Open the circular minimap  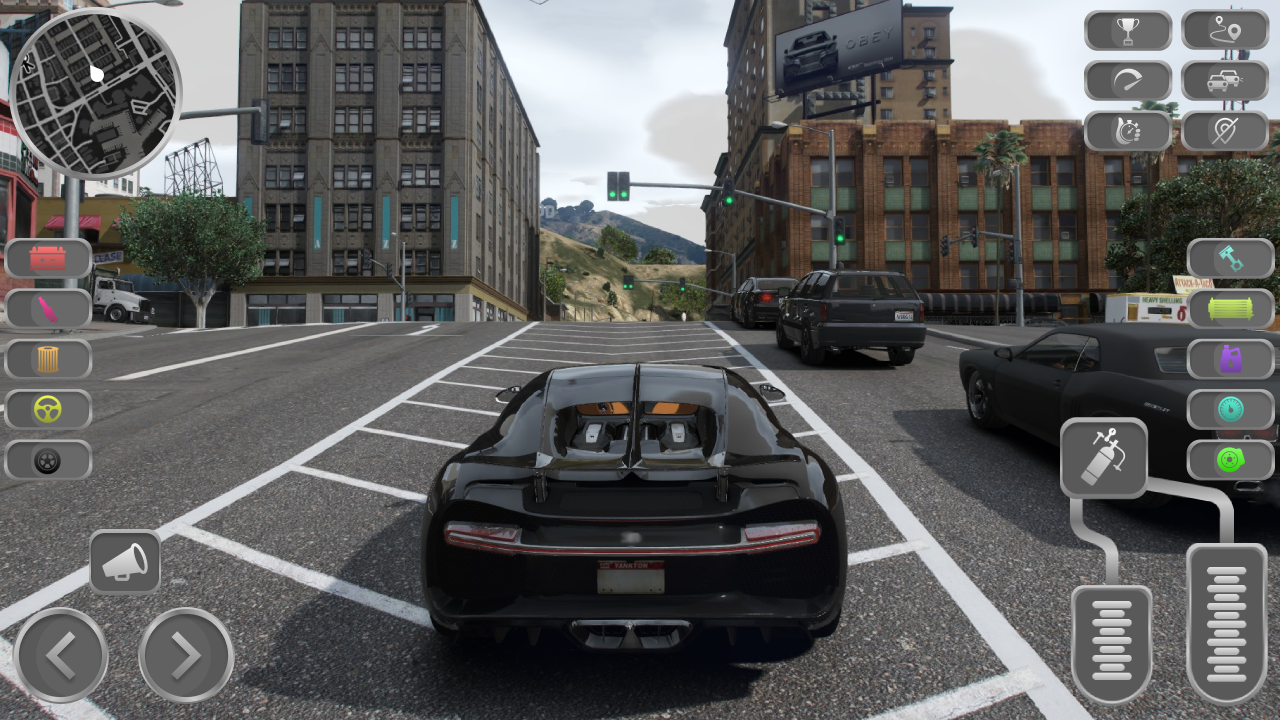95,94
